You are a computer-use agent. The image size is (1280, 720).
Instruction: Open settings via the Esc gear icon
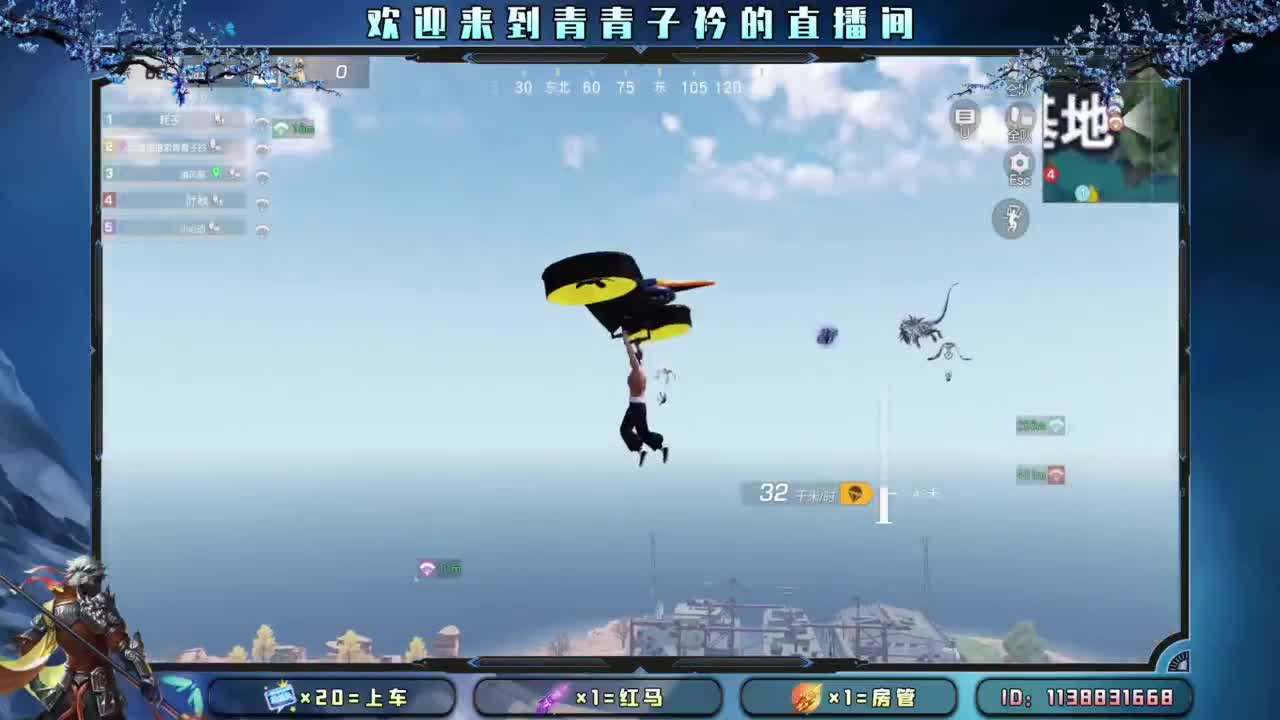click(1018, 162)
